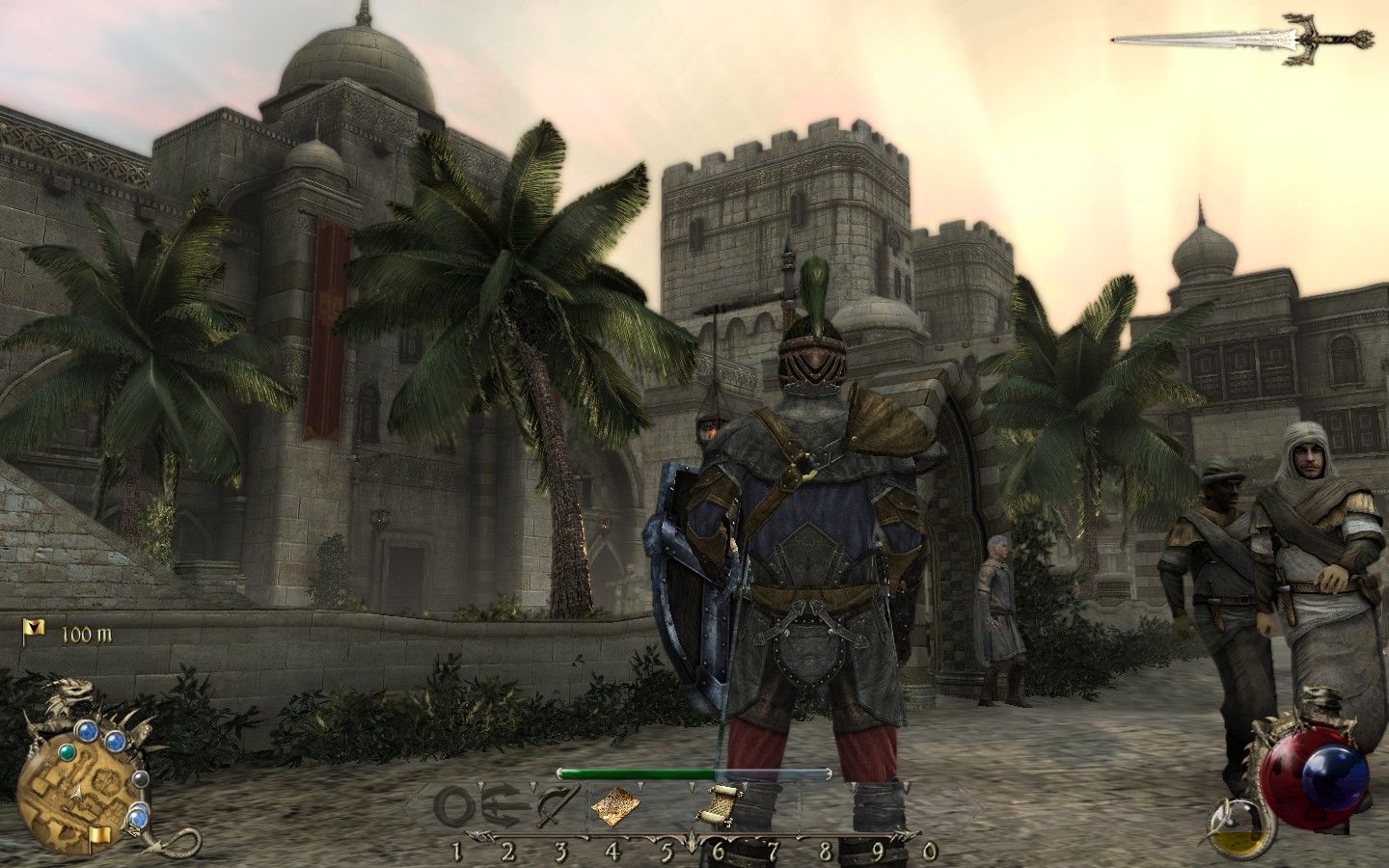Viewport: 1389px width, 868px height.
Task: Click the grey gem on the minimap frame
Action: (141, 778)
